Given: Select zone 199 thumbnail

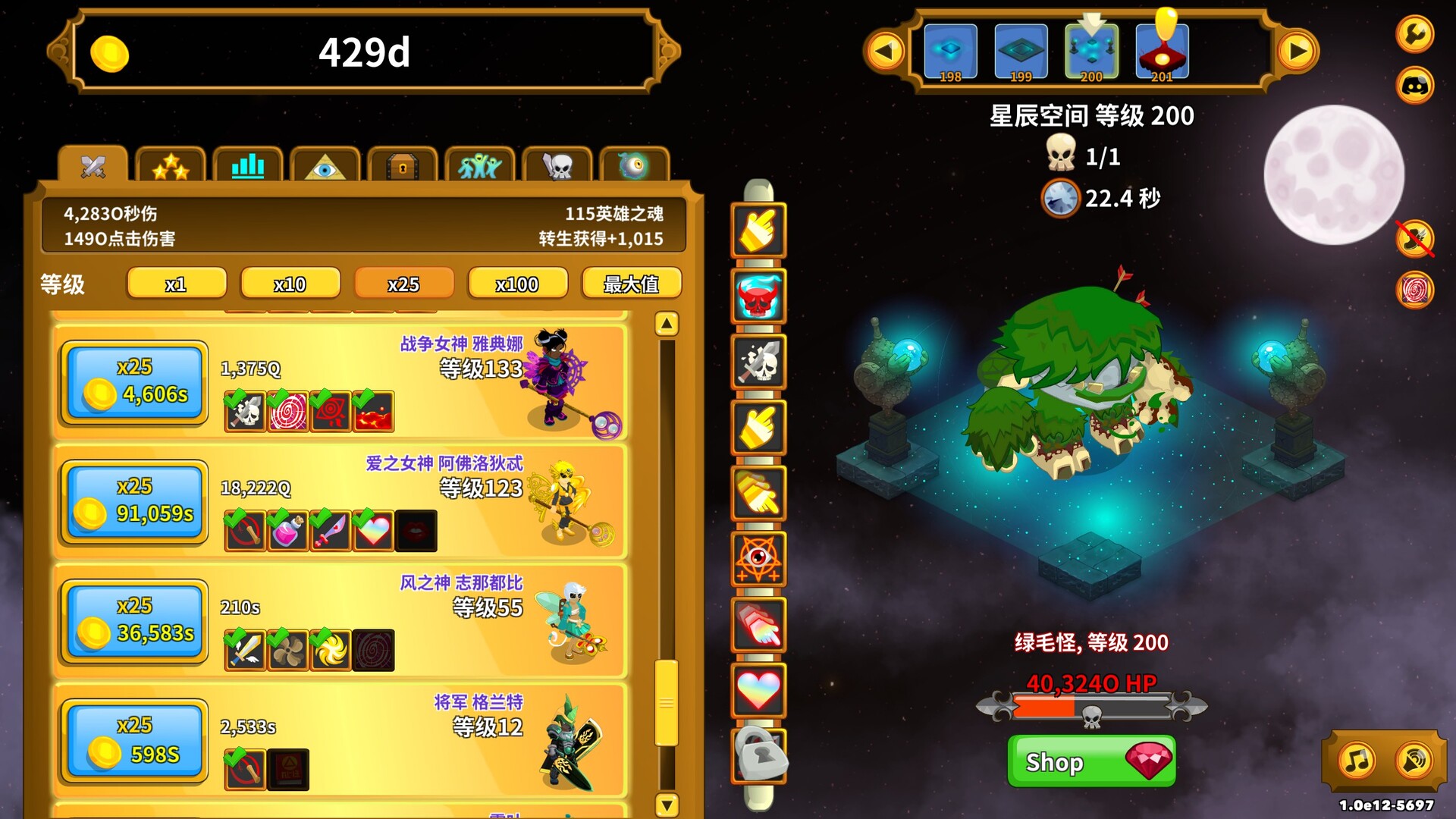Looking at the screenshot, I should [1021, 52].
